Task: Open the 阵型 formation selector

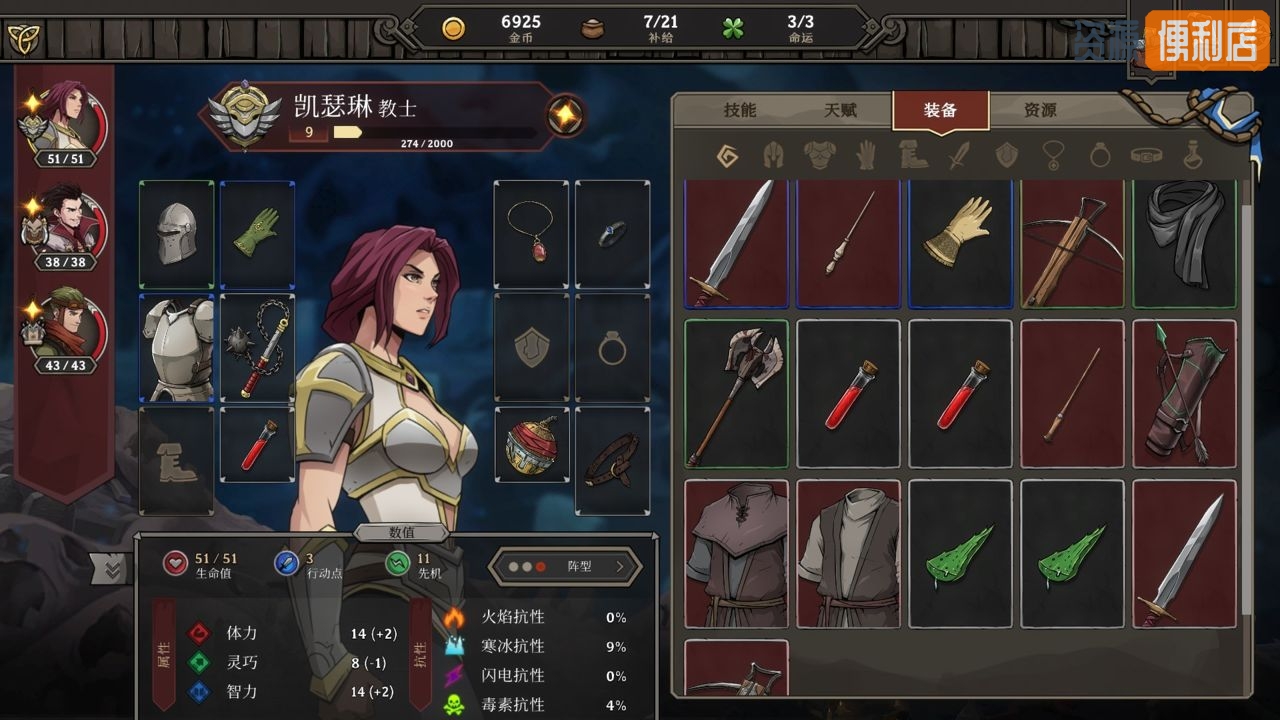Action: pyautogui.click(x=566, y=566)
